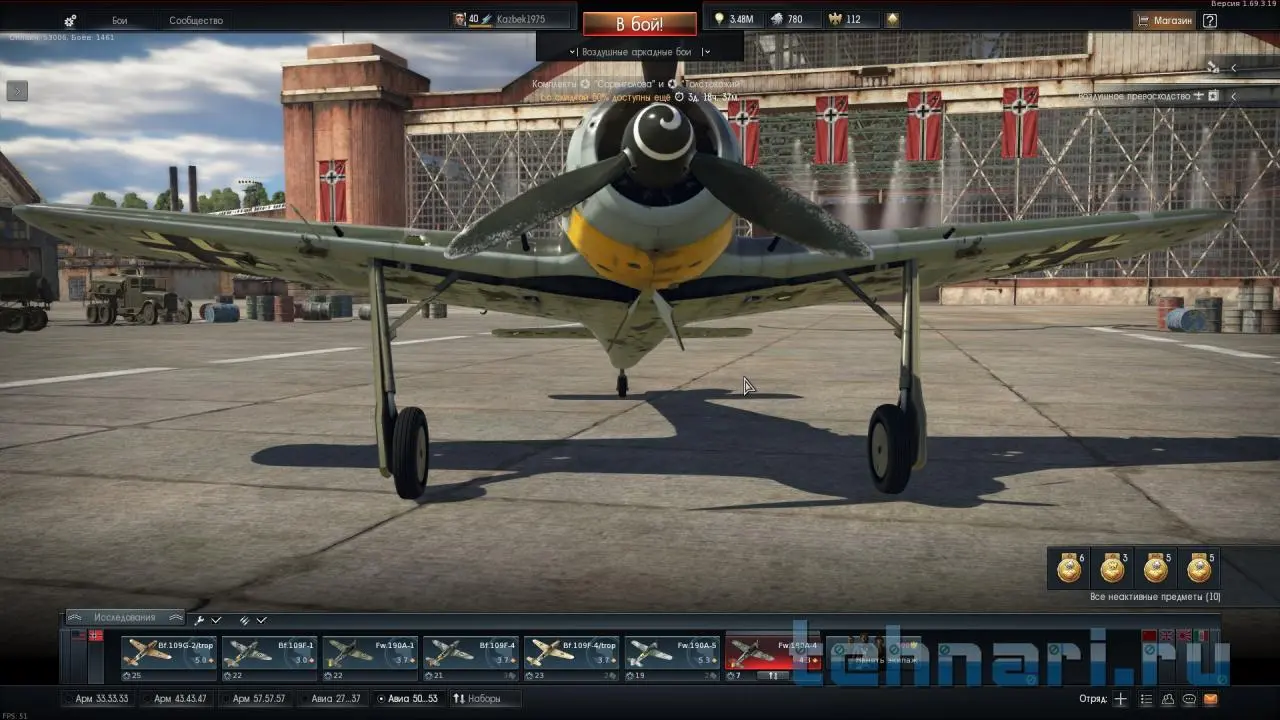Open the Наборы presets list
The image size is (1280, 720).
point(477,698)
